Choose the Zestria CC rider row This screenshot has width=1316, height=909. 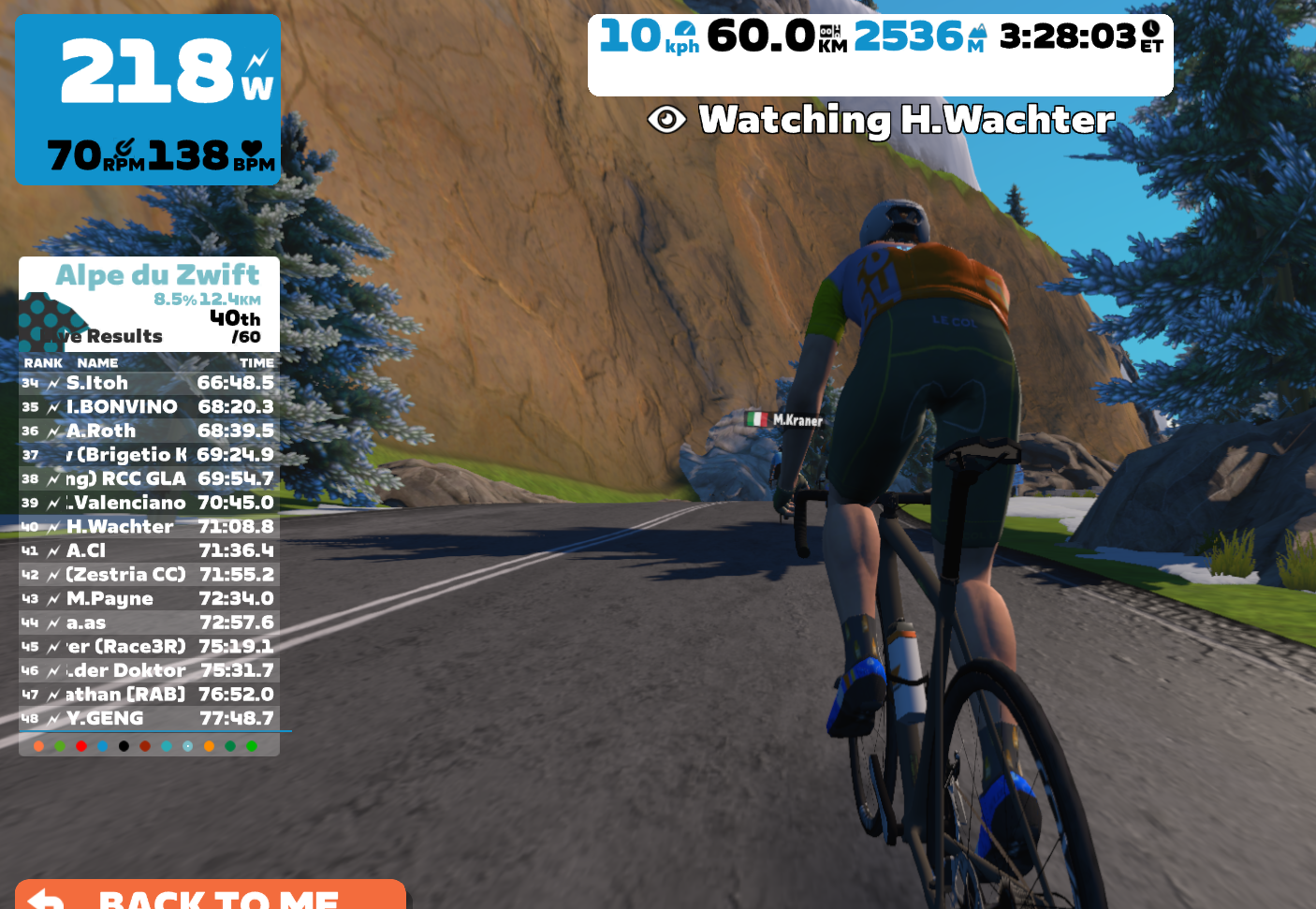click(149, 575)
